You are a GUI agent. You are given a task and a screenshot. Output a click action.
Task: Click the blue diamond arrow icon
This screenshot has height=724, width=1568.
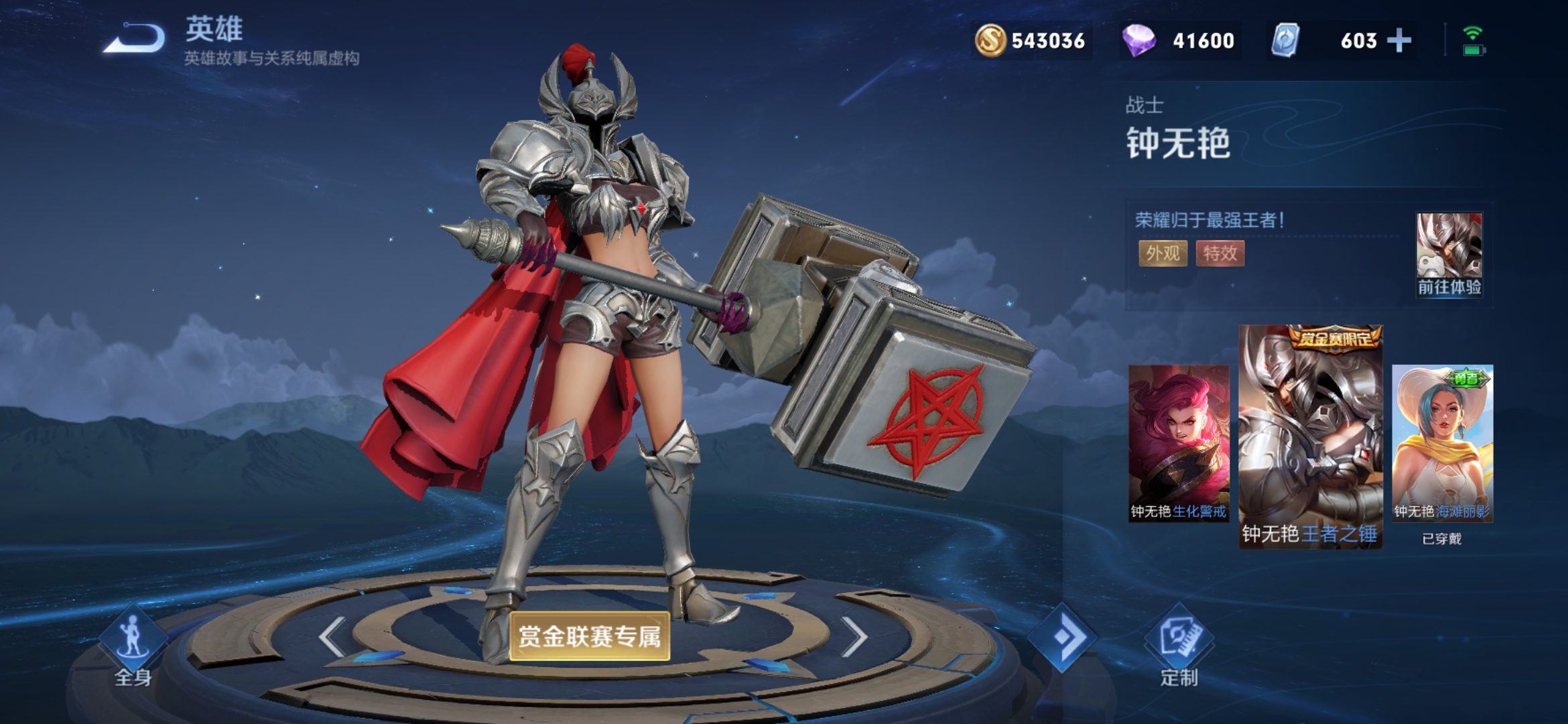coord(1062,637)
